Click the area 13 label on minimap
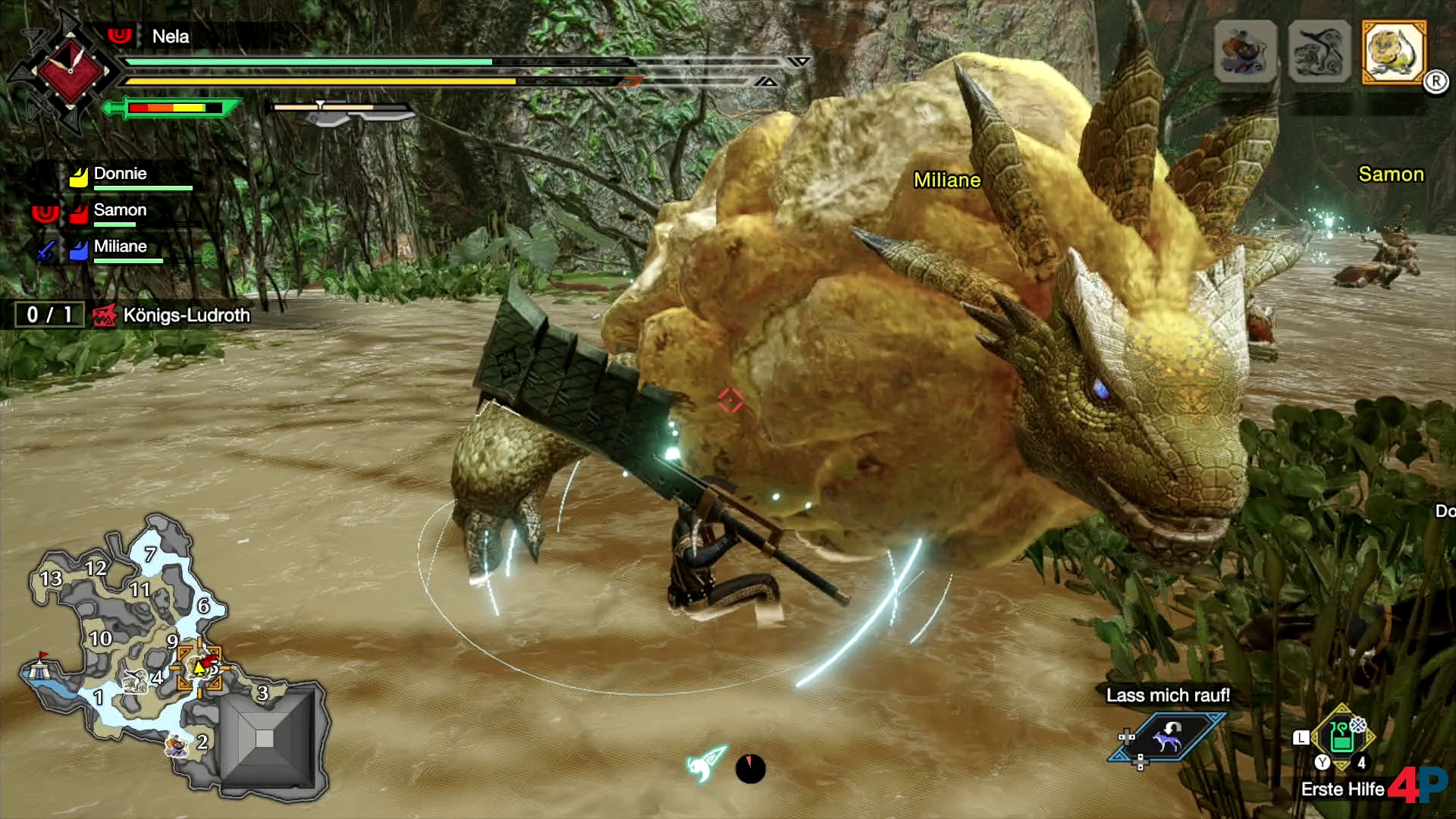 tap(51, 579)
